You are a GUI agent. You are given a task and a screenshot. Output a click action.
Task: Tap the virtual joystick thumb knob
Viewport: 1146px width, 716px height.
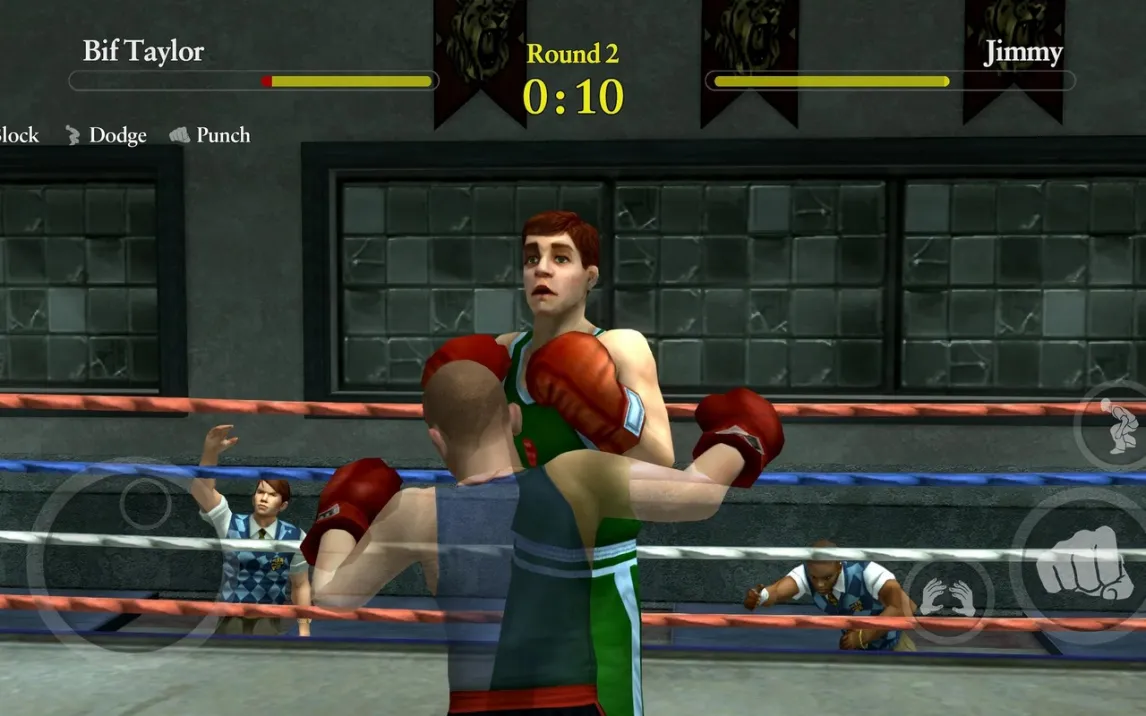[x=145, y=503]
